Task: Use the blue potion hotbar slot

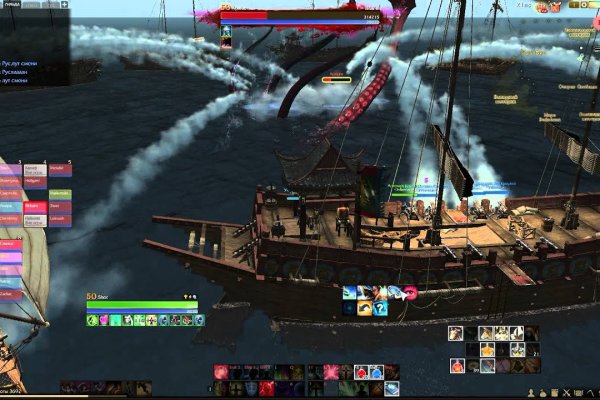Action: point(376,372)
